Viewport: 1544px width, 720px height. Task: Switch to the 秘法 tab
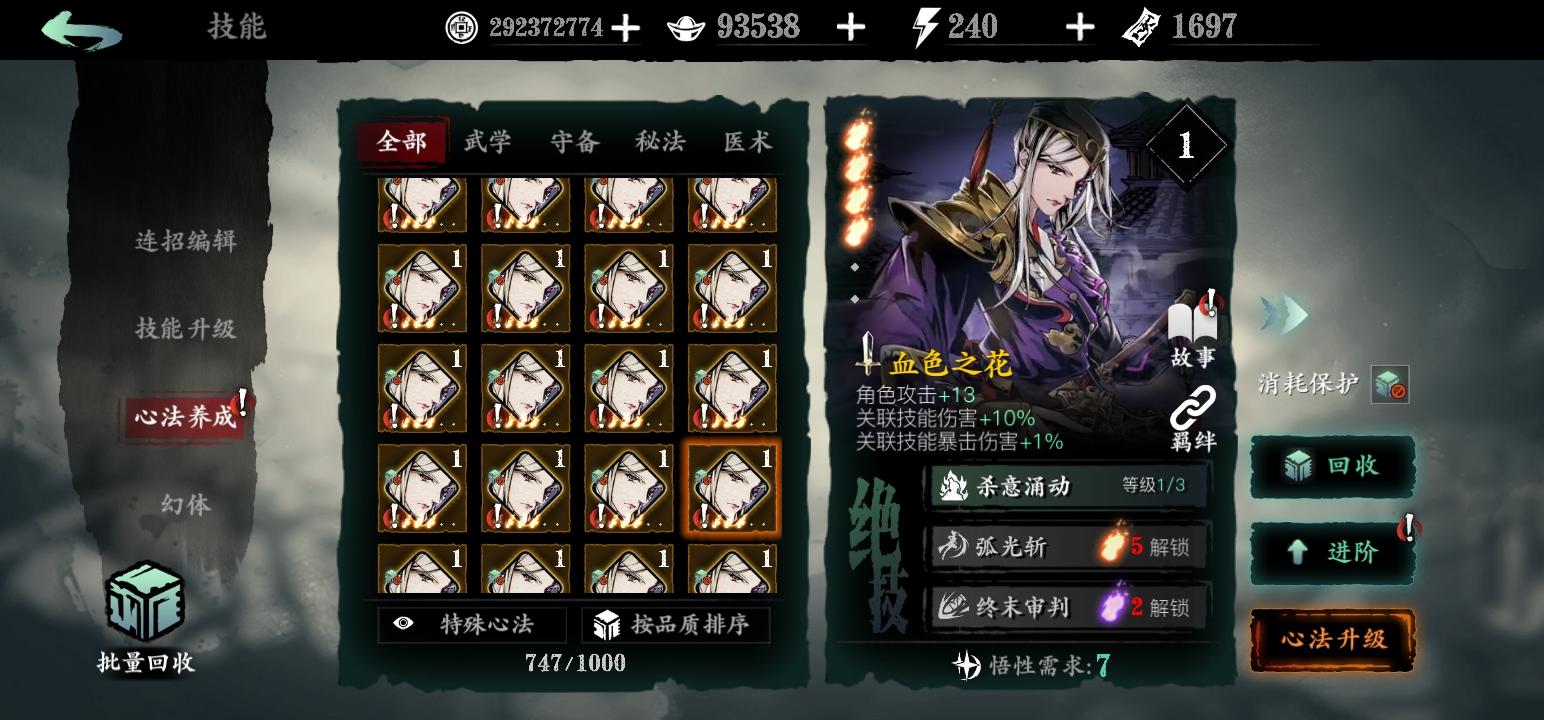click(661, 142)
